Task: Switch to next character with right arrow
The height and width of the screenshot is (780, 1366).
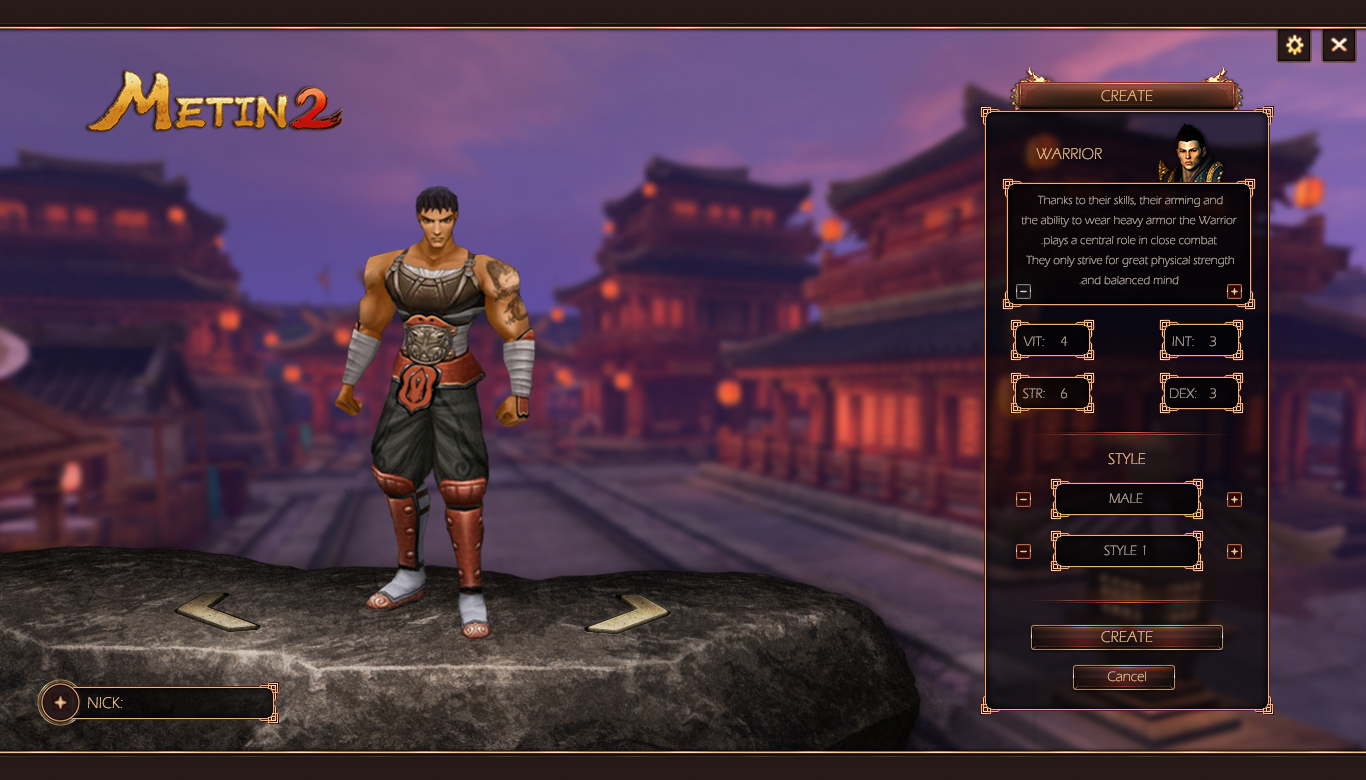Action: pyautogui.click(x=627, y=612)
